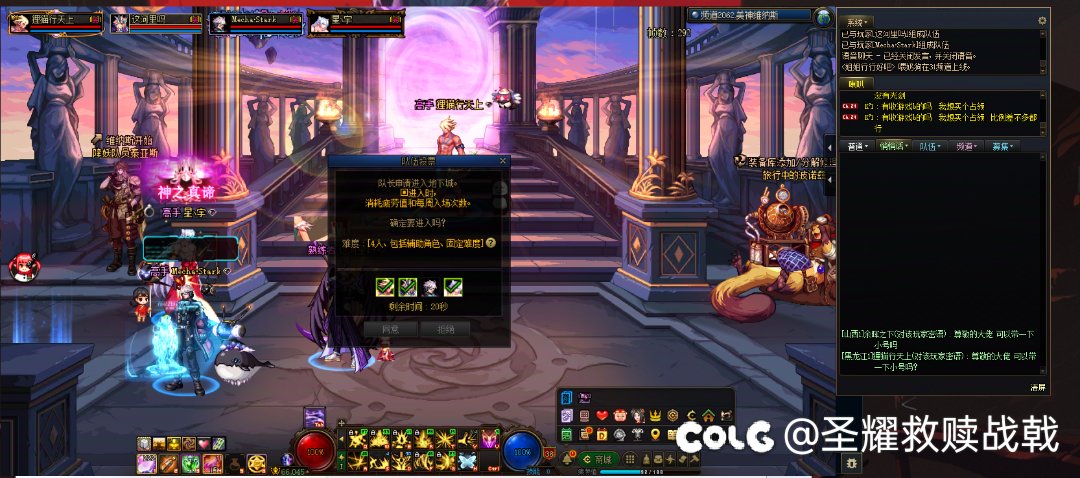Open the notification bell icon
Image resolution: width=1080 pixels, height=478 pixels.
pyautogui.click(x=566, y=459)
